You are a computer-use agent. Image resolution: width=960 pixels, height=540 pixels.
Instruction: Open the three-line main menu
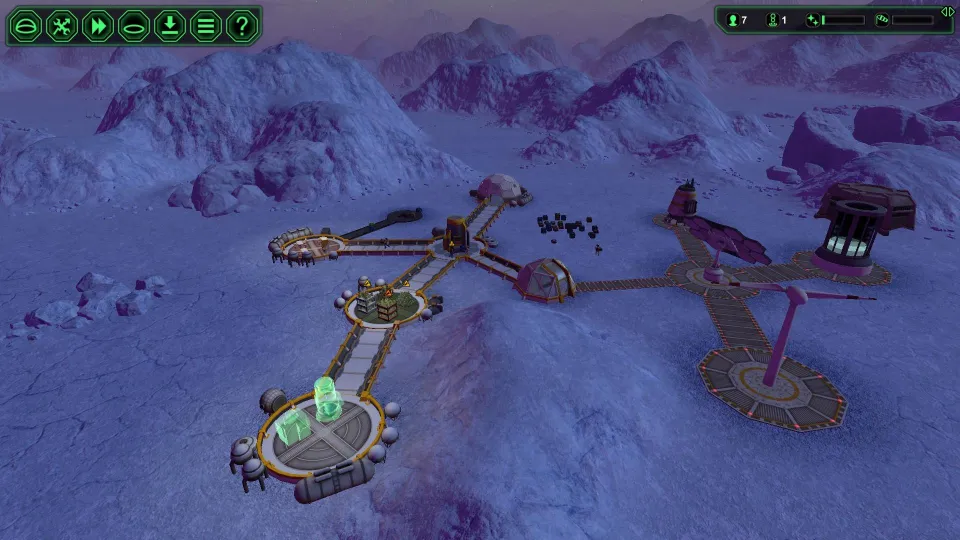(x=206, y=26)
